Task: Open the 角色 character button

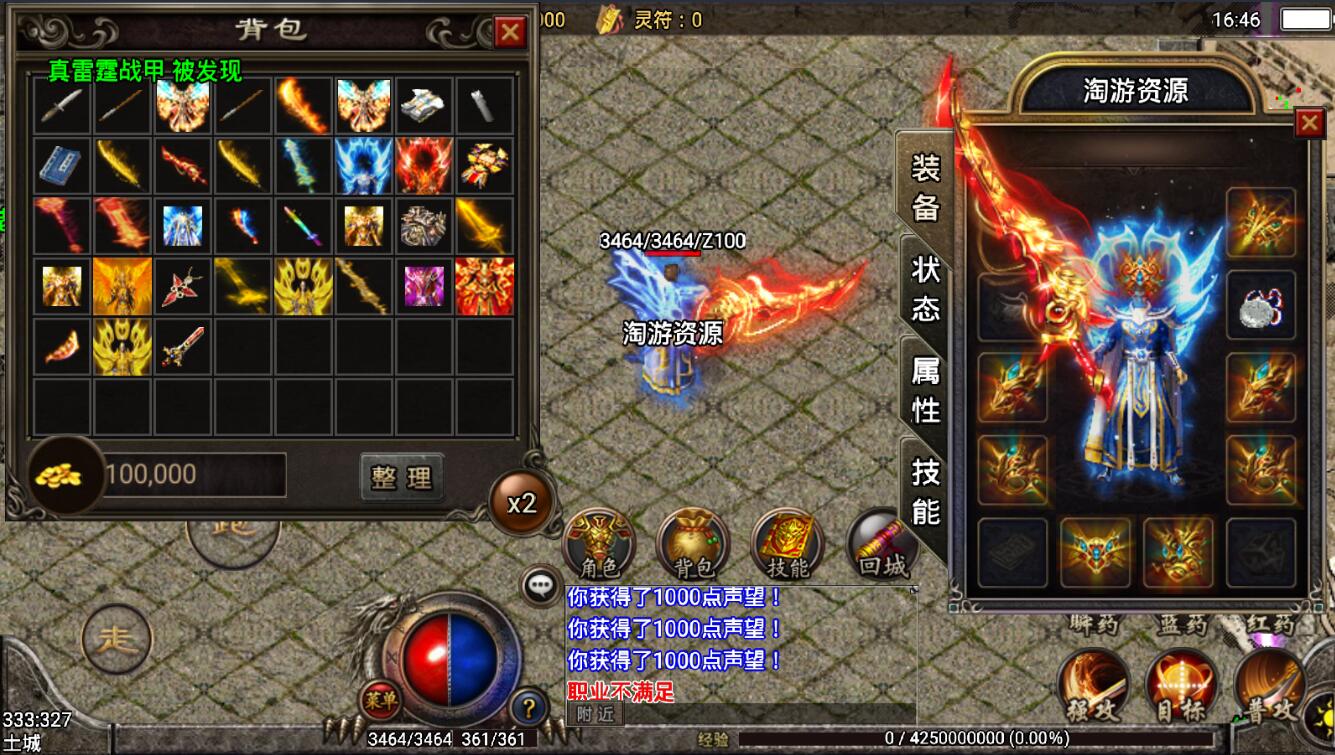Action: tap(599, 545)
